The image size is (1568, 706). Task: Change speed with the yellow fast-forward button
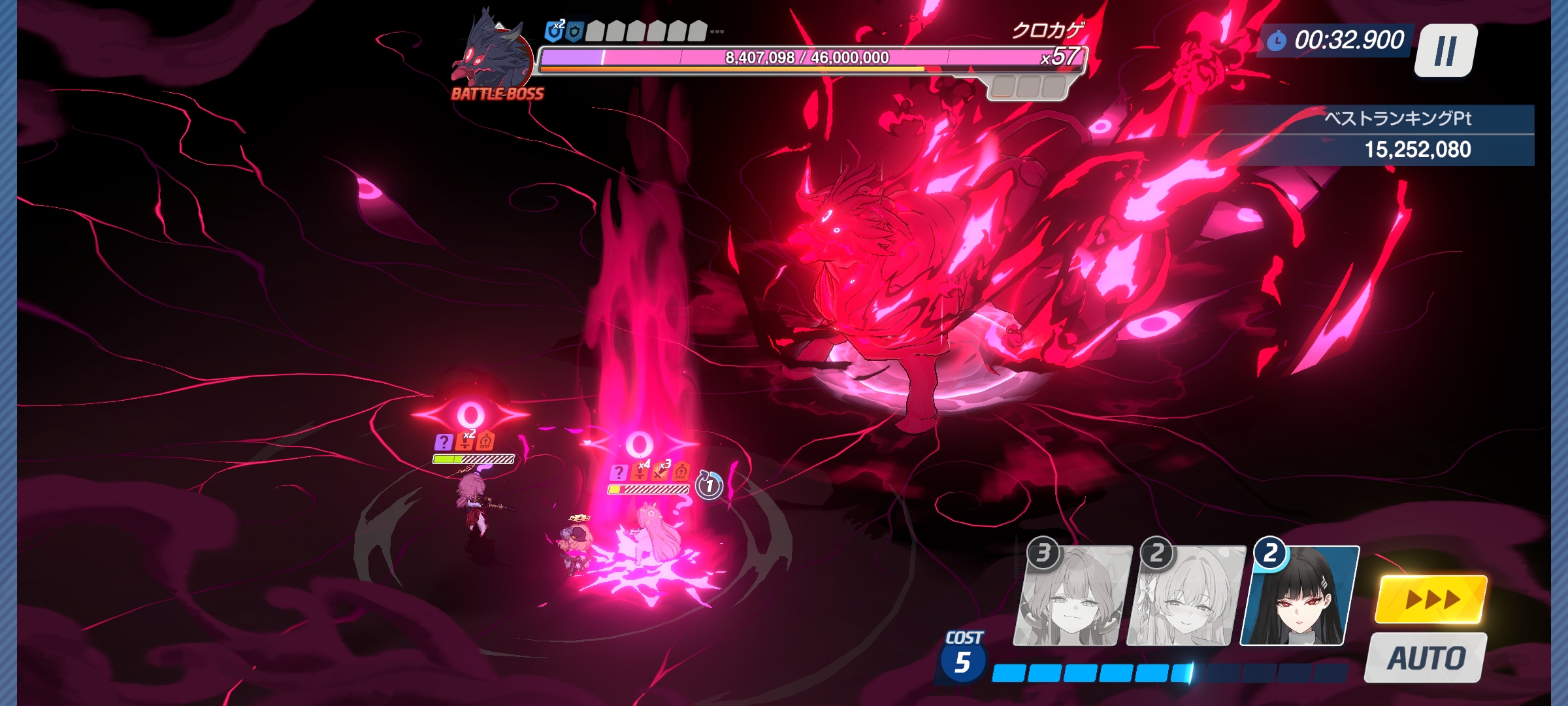pos(1431,599)
